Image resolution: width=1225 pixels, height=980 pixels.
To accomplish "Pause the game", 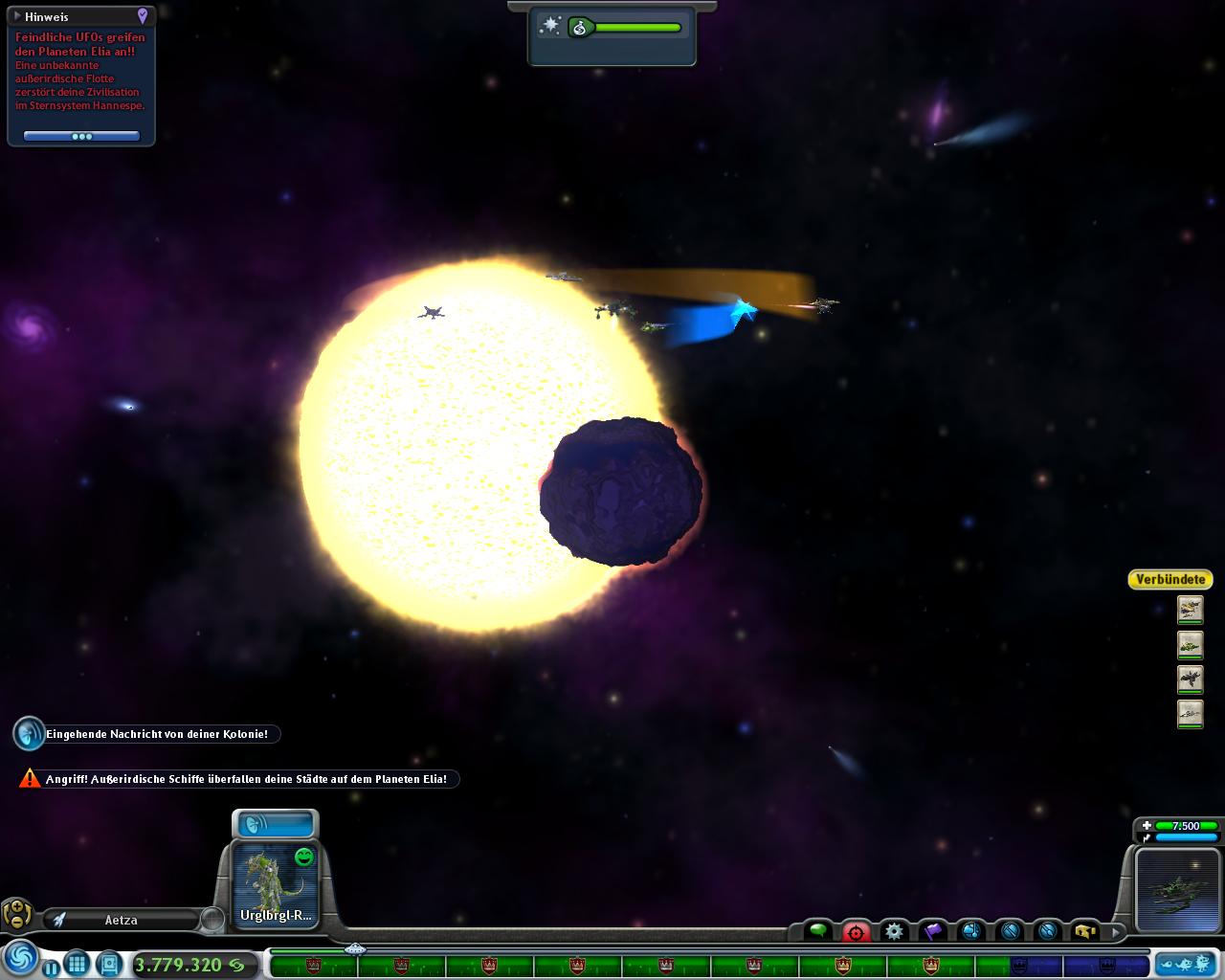I will coord(51,966).
